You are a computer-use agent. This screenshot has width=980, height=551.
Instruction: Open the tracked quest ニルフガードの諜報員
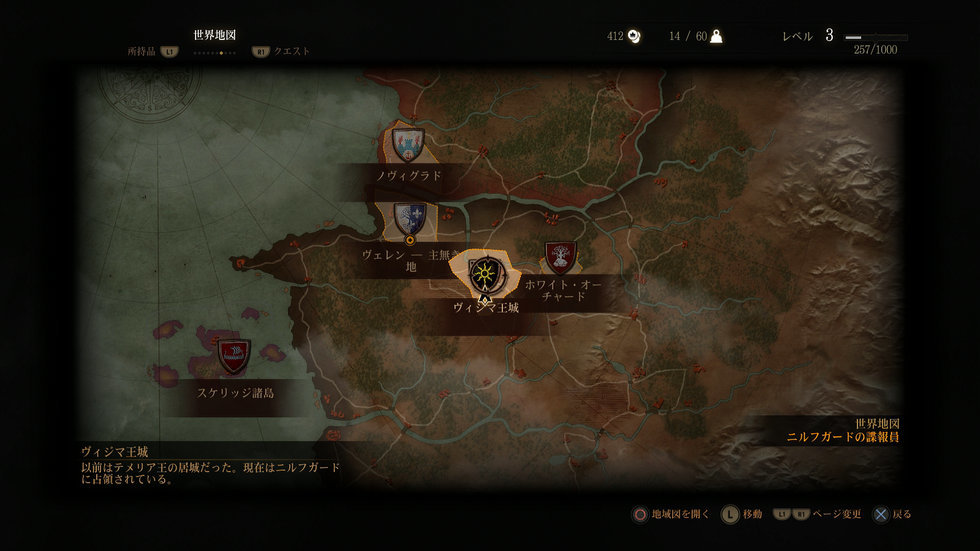click(842, 437)
